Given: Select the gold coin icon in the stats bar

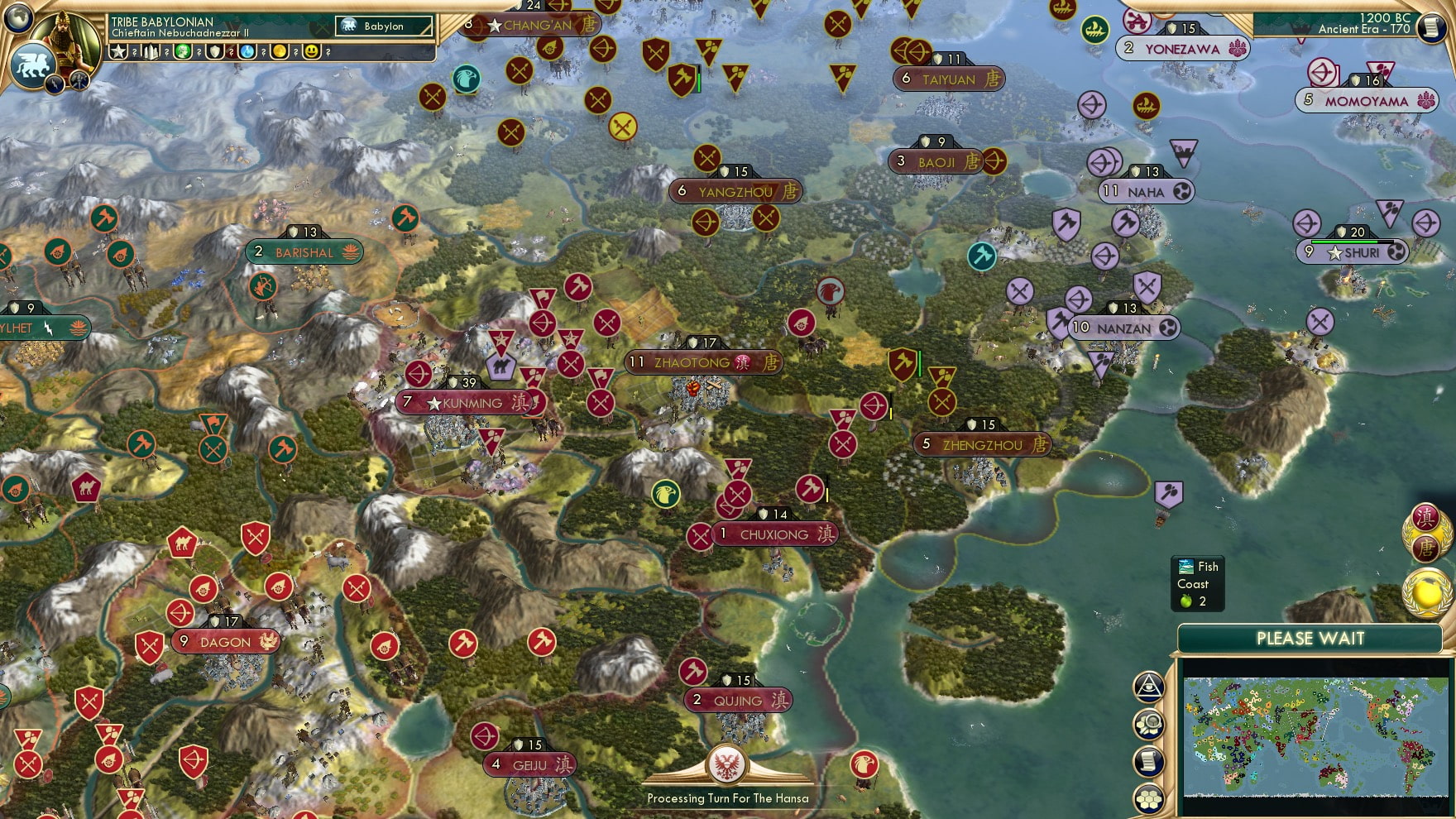Looking at the screenshot, I should click(x=280, y=51).
